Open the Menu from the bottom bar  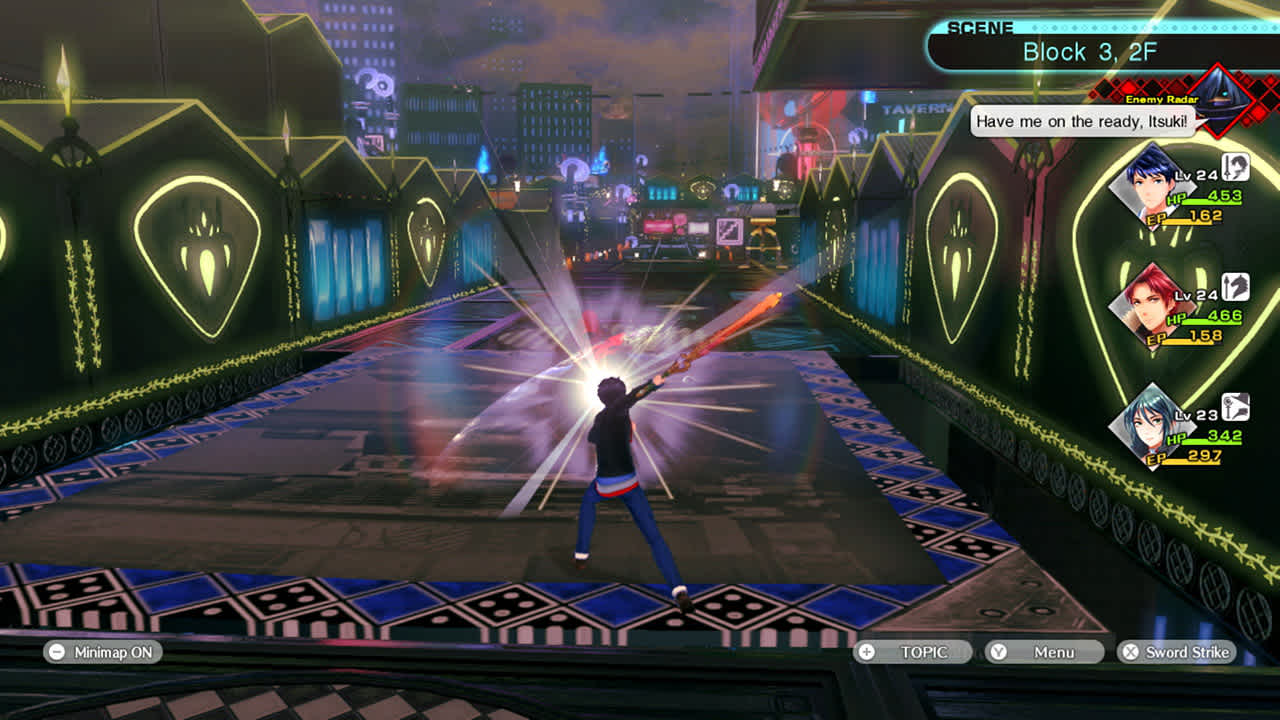click(1044, 652)
